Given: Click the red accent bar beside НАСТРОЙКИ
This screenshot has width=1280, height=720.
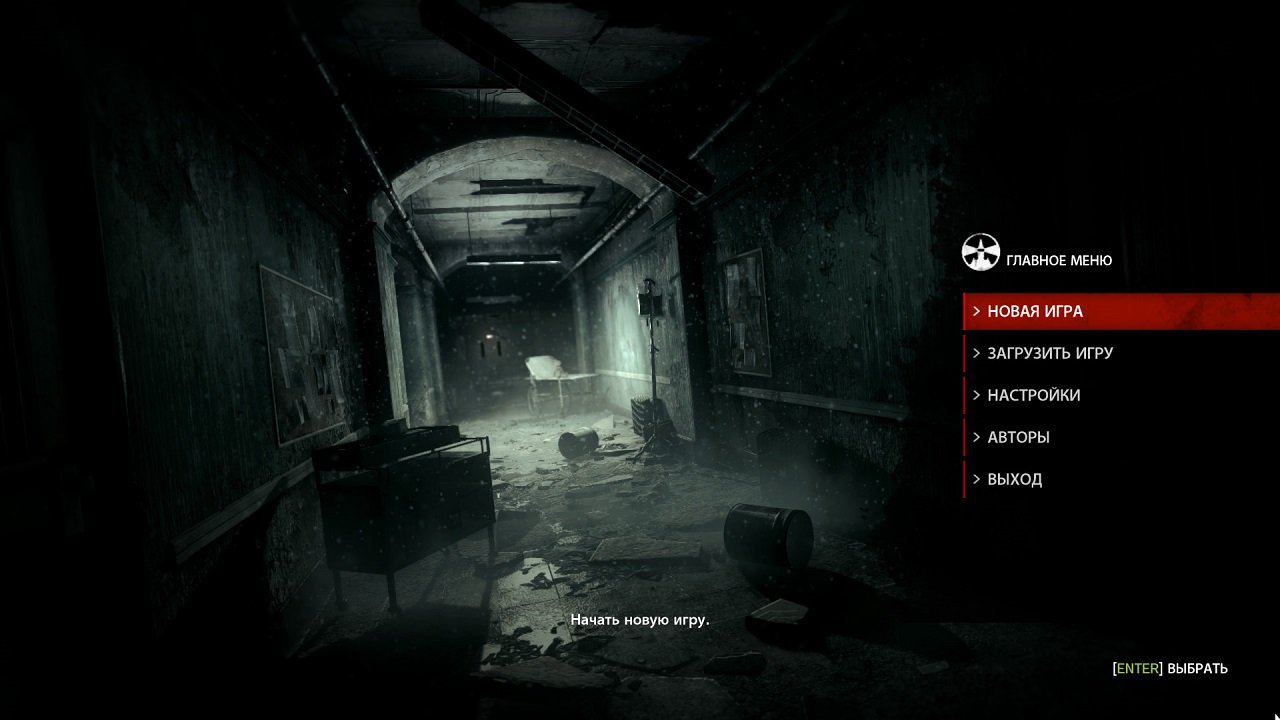Looking at the screenshot, I should click(964, 395).
